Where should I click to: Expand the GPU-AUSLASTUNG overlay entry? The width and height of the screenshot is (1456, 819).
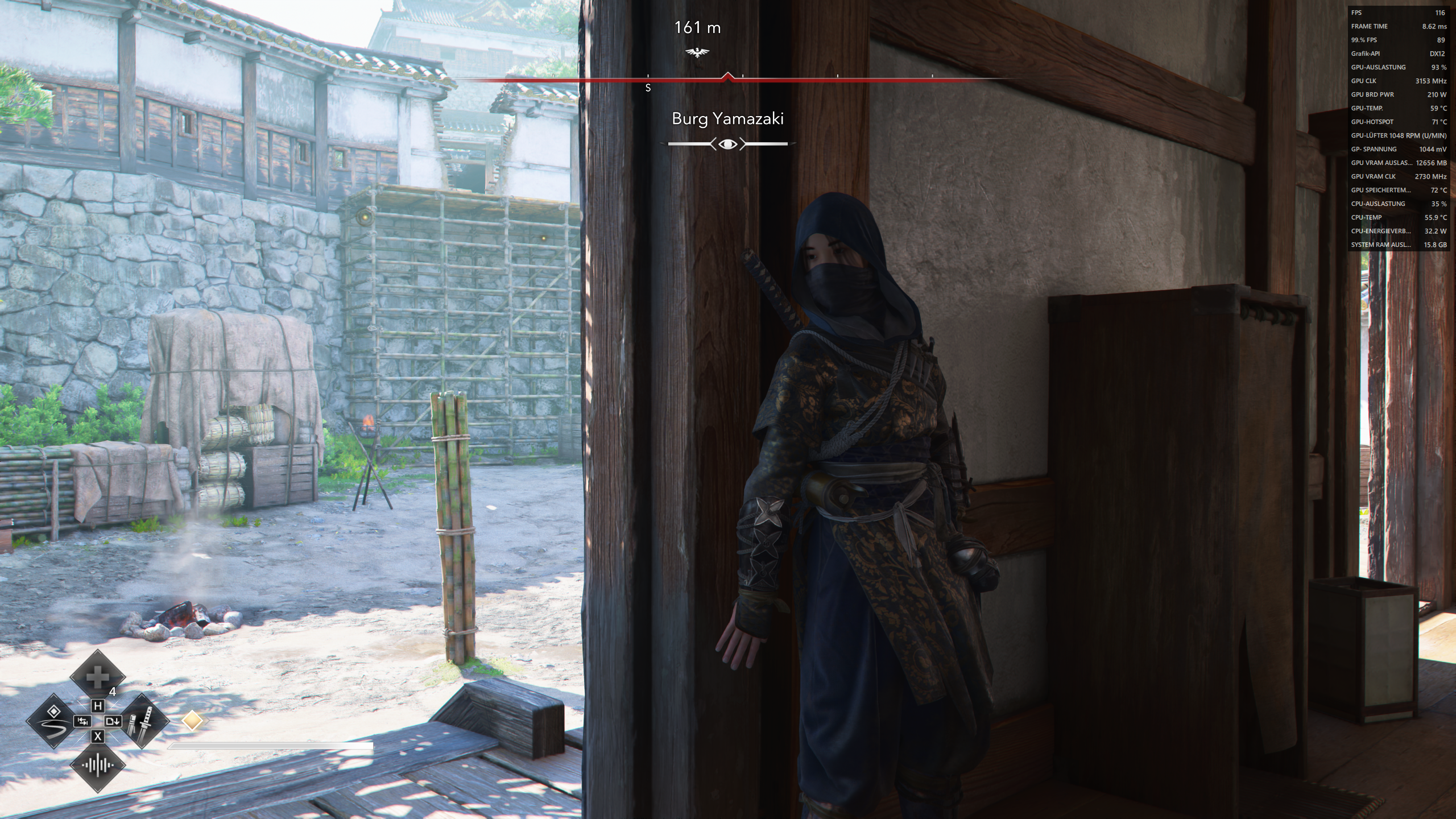(1396, 67)
